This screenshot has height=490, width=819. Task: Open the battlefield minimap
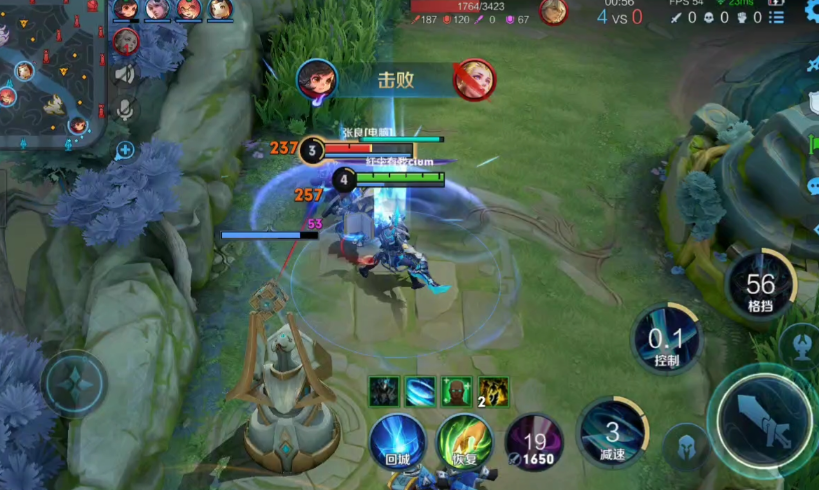point(50,75)
